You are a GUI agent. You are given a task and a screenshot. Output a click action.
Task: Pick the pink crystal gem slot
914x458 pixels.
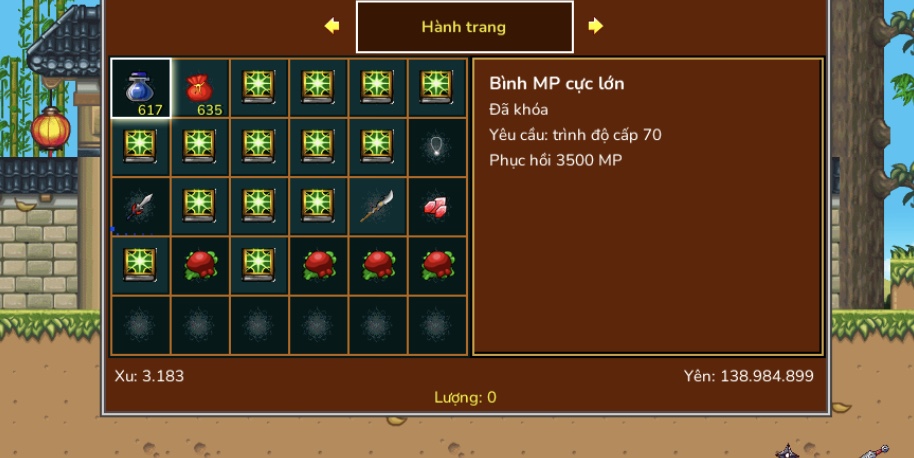pyautogui.click(x=437, y=207)
